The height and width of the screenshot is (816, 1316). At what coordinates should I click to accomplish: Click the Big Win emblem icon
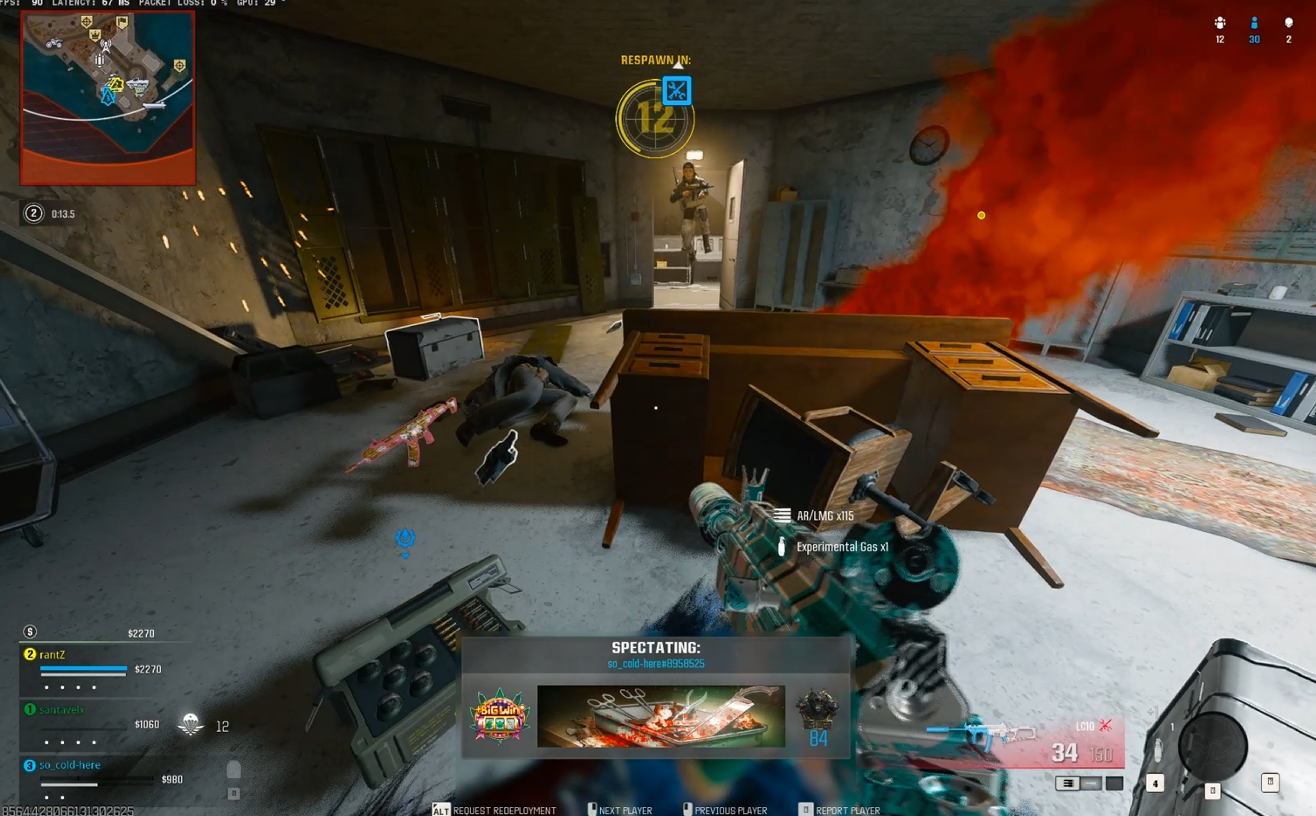coord(498,716)
